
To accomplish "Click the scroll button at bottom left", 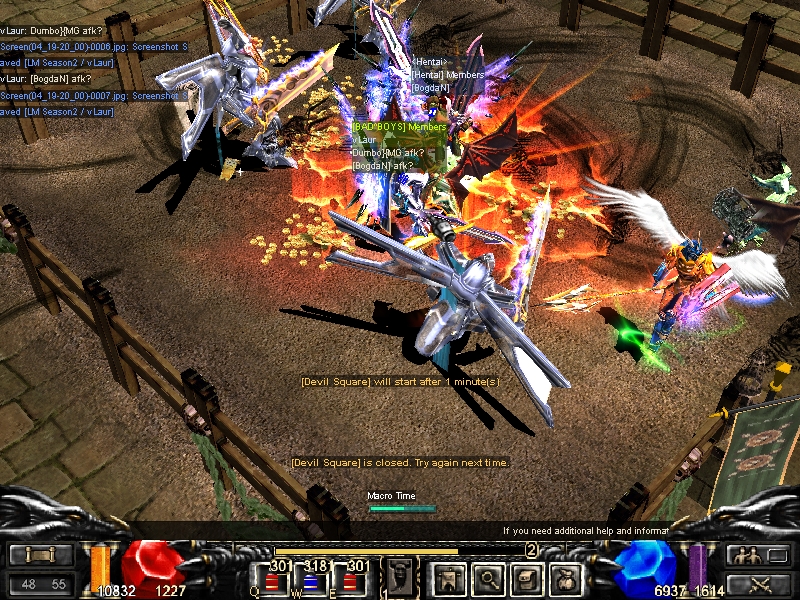I will 41,555.
